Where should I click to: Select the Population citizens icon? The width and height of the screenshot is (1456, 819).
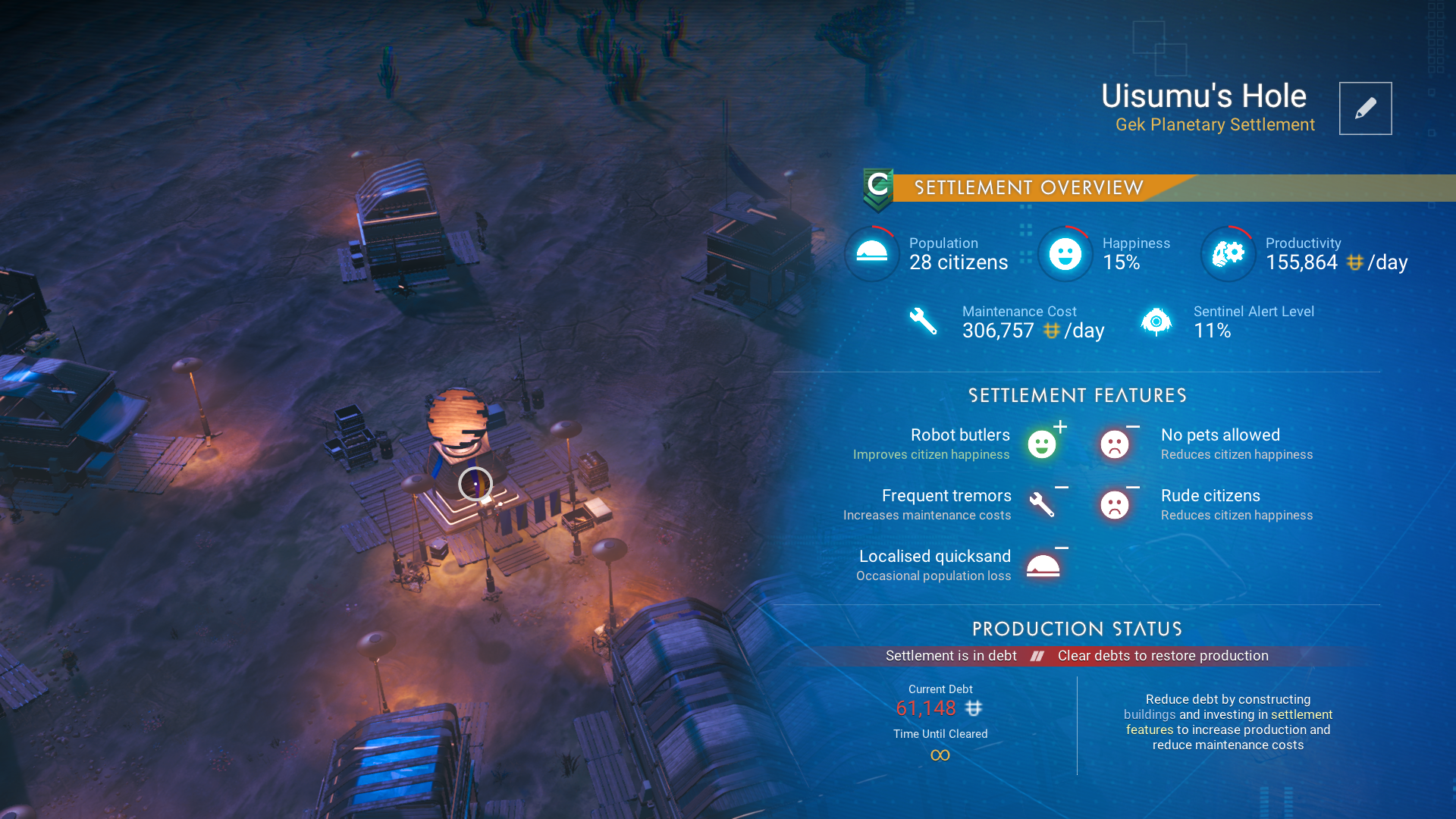pyautogui.click(x=871, y=253)
